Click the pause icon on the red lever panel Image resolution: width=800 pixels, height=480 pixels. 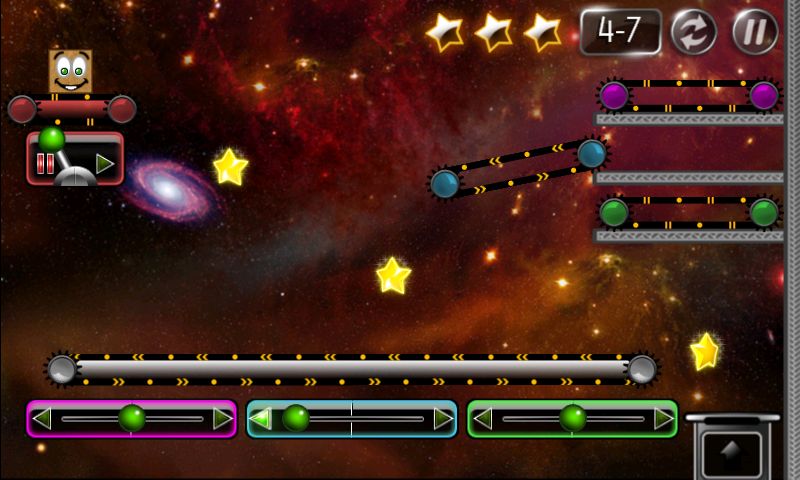tap(45, 164)
